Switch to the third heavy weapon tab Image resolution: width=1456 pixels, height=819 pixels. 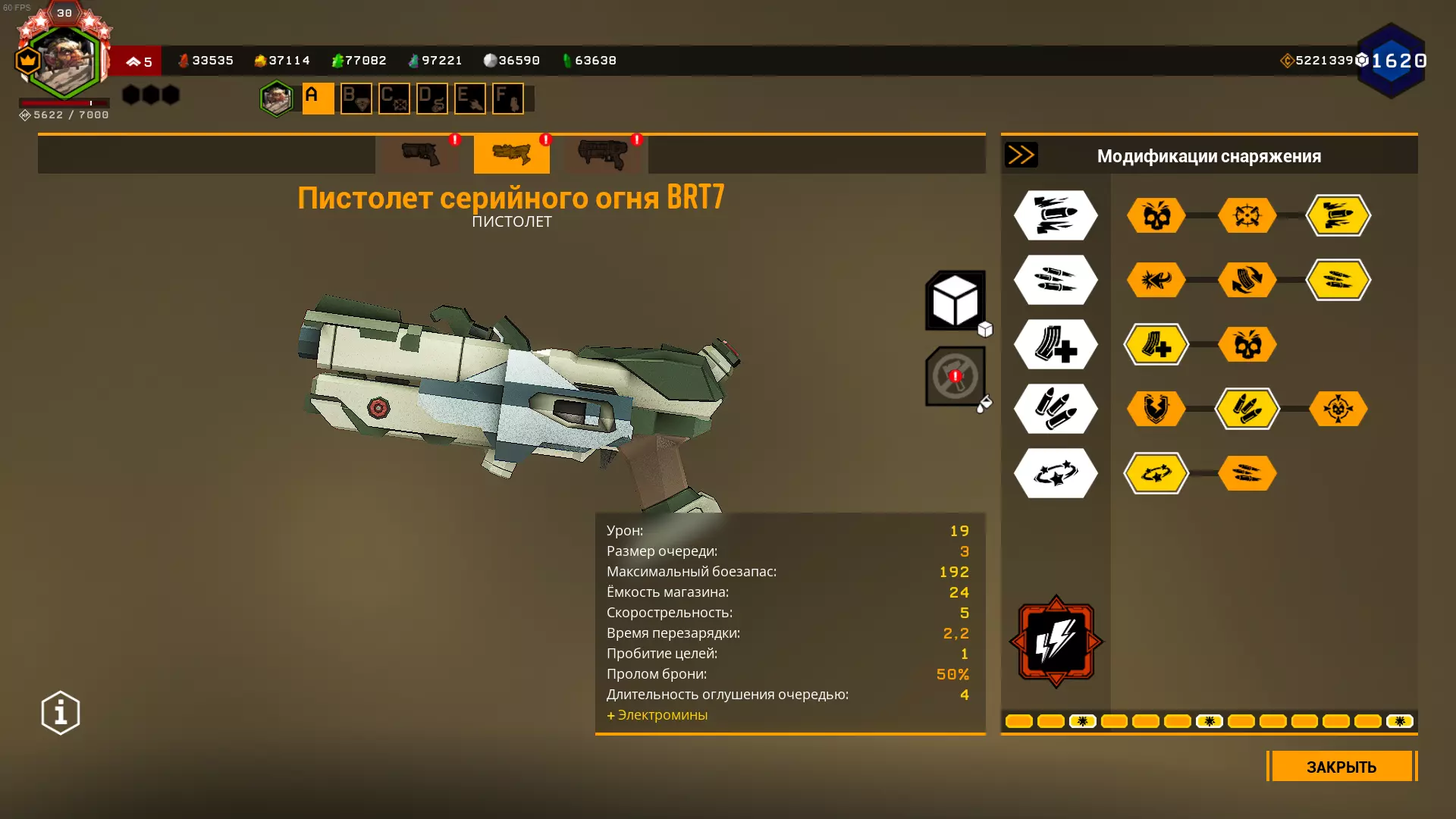(x=603, y=154)
